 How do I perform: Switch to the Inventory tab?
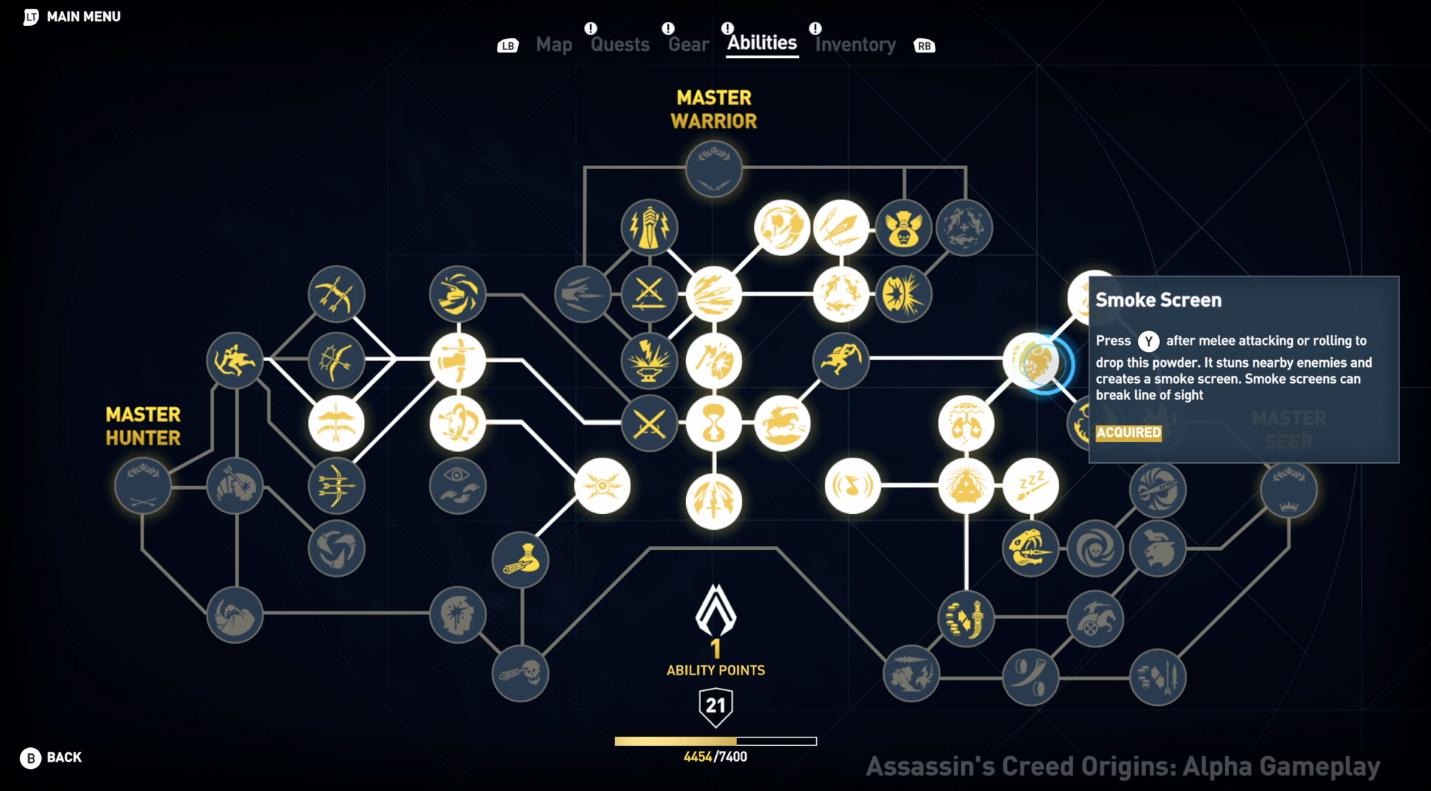[855, 44]
